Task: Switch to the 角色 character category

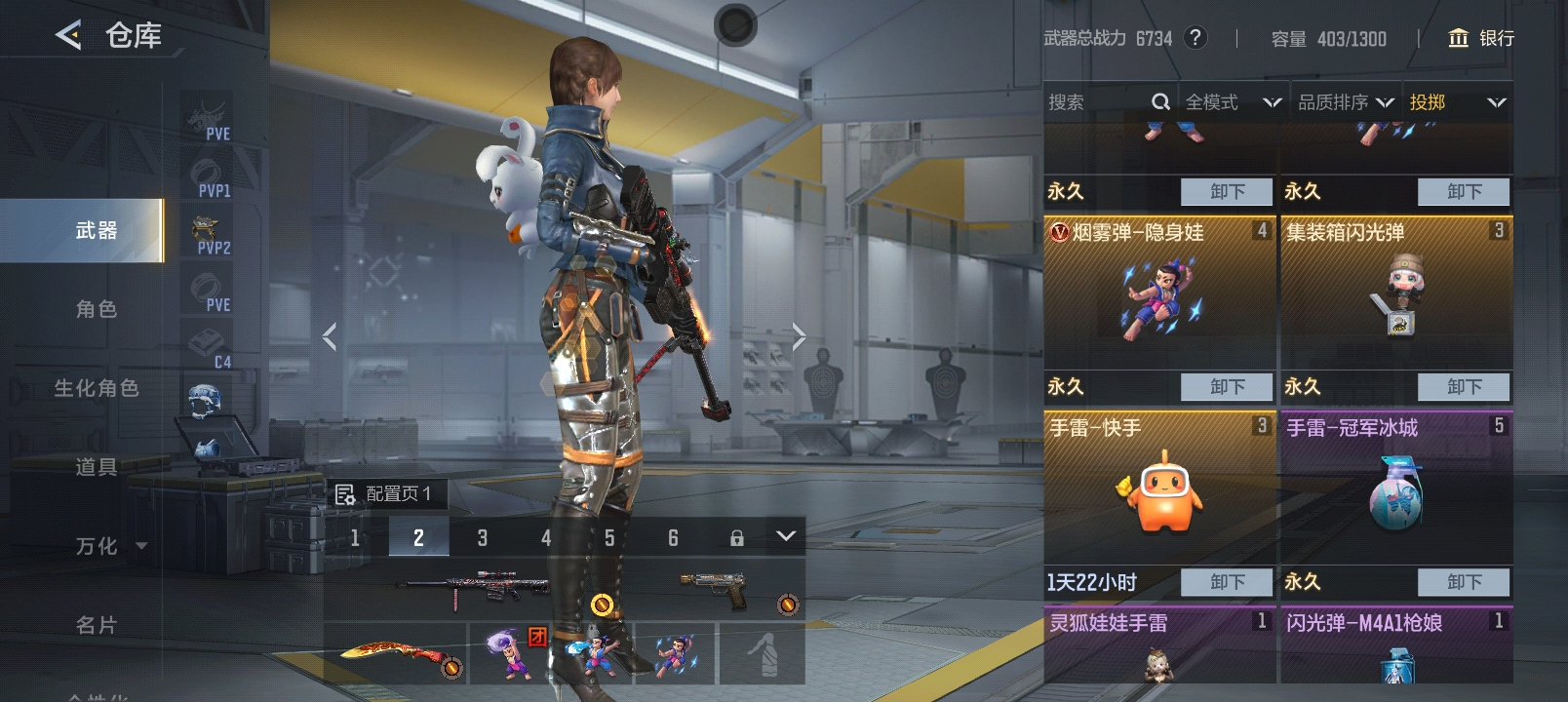Action: 96,310
